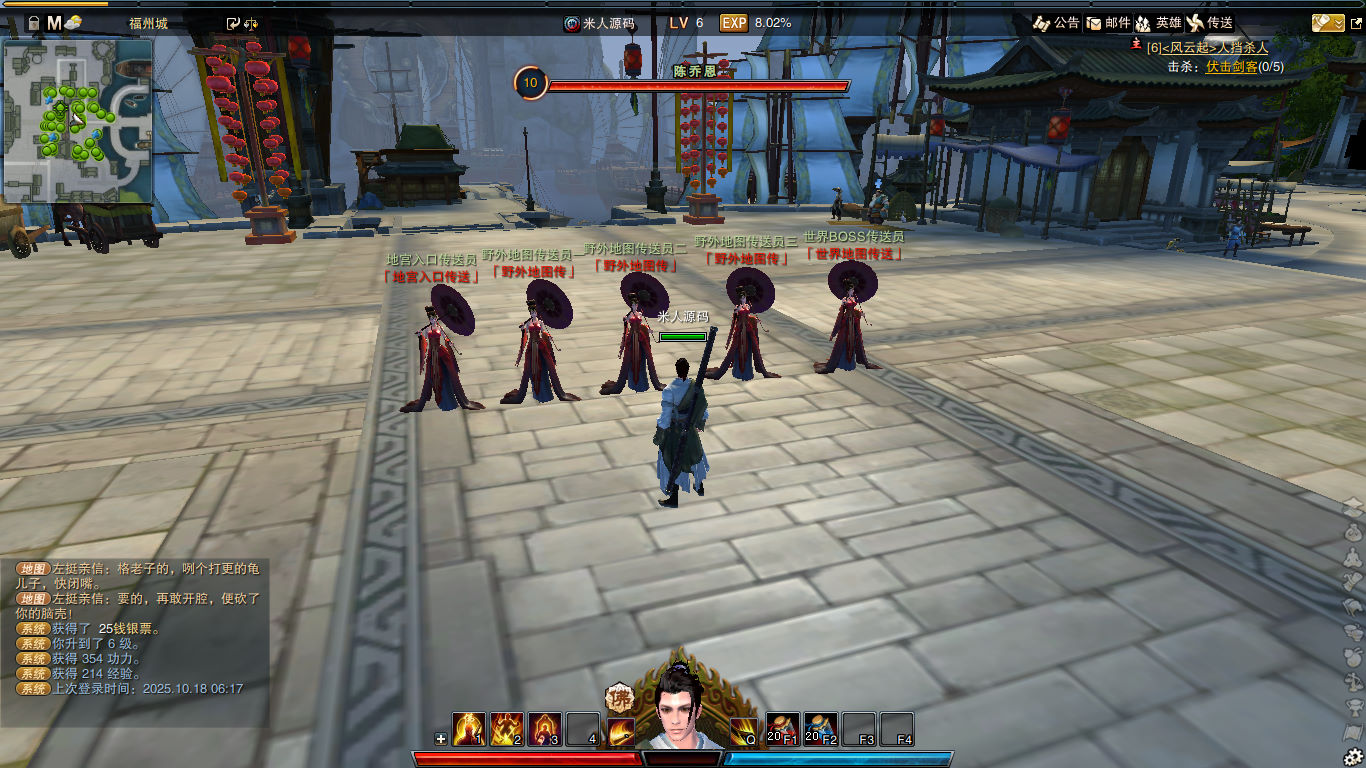The height and width of the screenshot is (768, 1366).
Task: Expand the hotbar with the plus button
Action: point(441,739)
